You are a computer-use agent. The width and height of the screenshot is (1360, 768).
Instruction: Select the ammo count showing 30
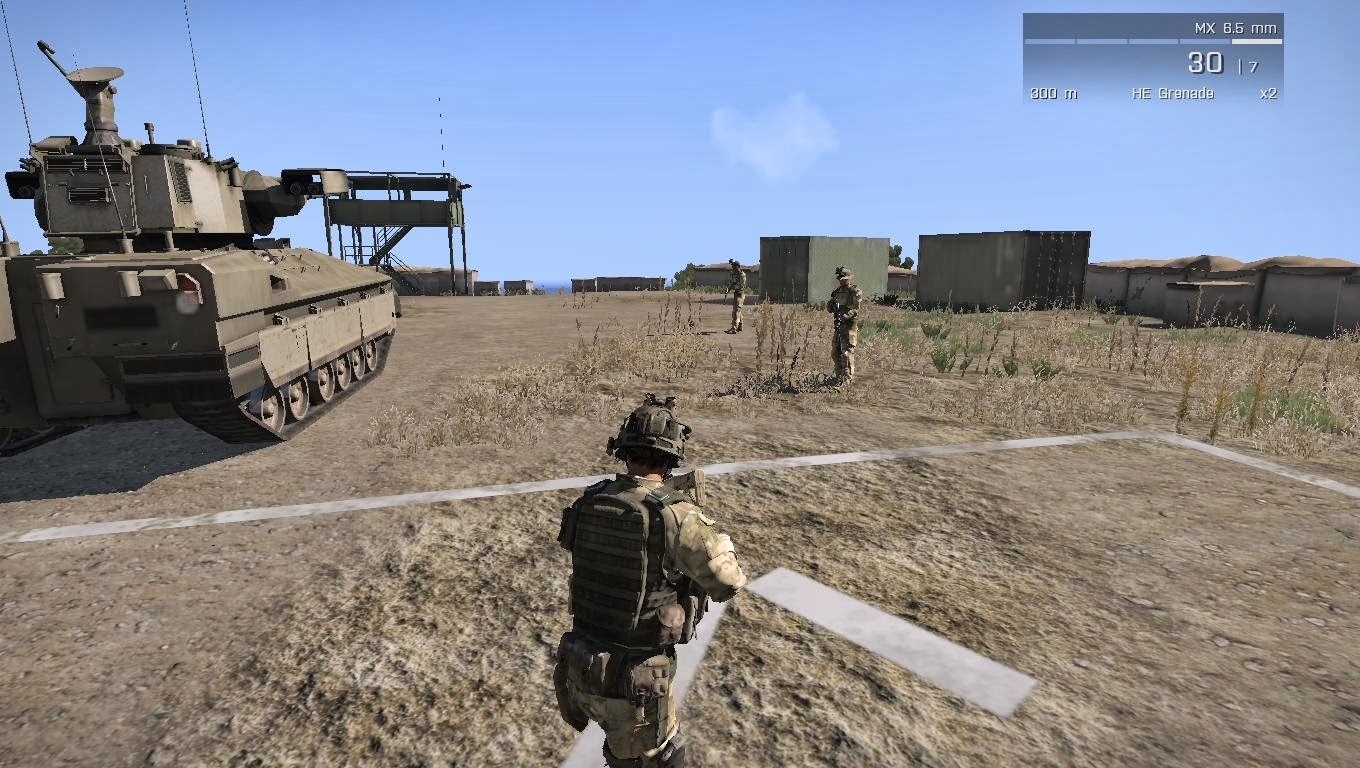(1205, 62)
